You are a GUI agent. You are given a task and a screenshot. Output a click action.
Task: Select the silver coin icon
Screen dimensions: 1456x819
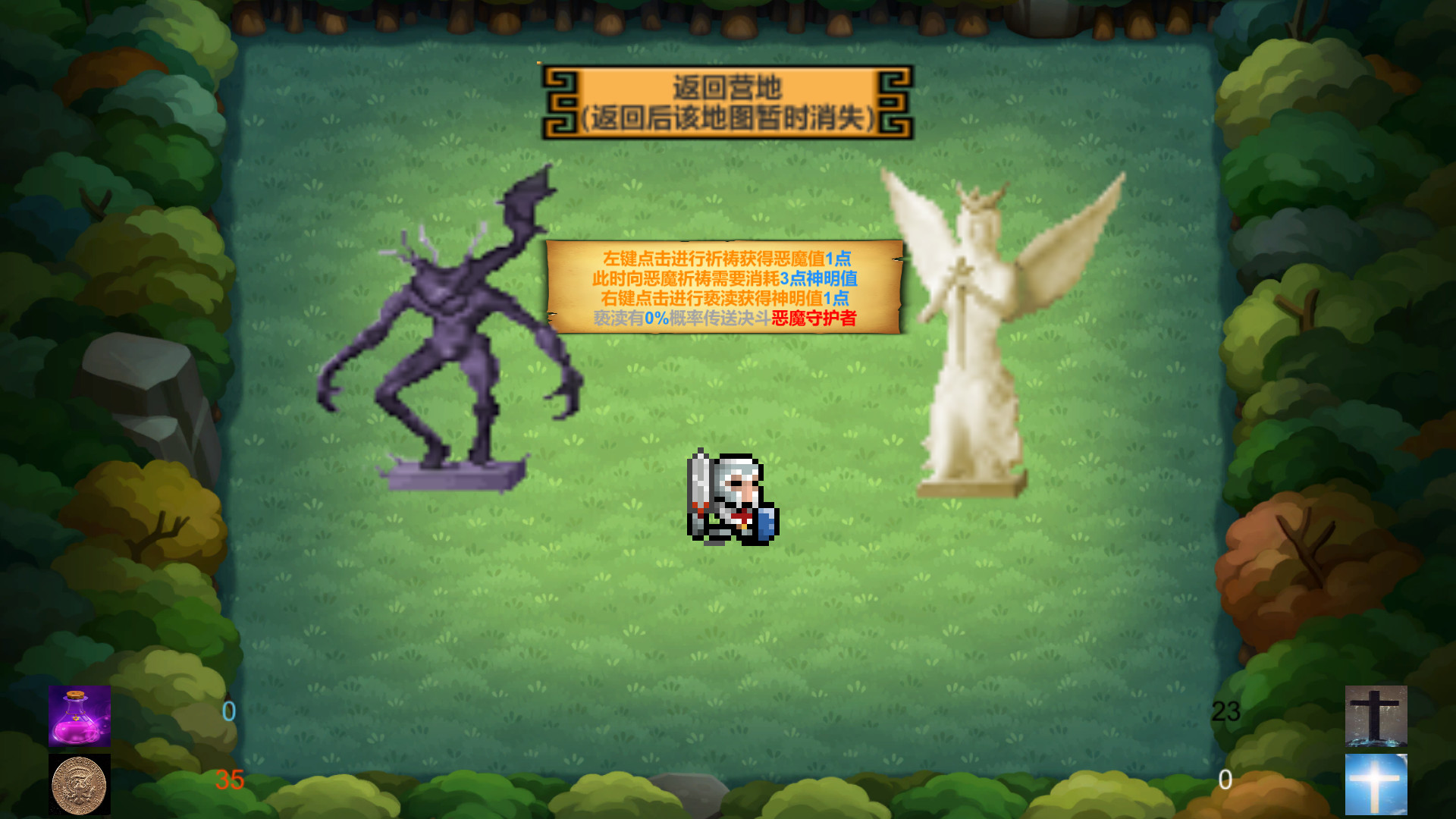point(76,785)
